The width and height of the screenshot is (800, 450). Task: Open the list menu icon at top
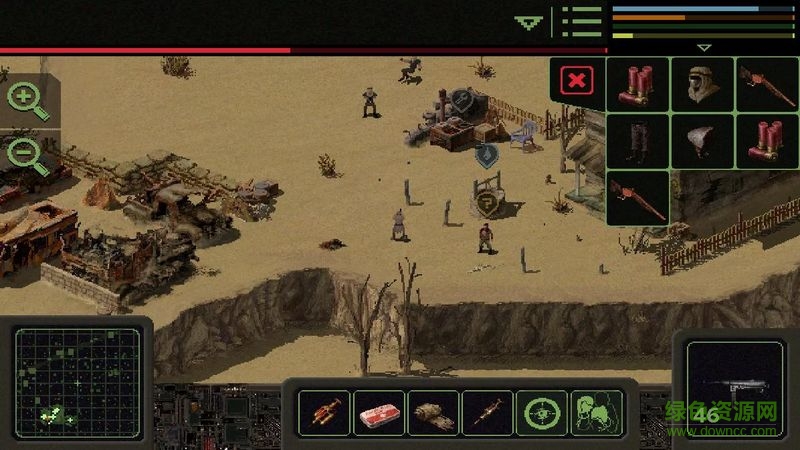[x=581, y=21]
